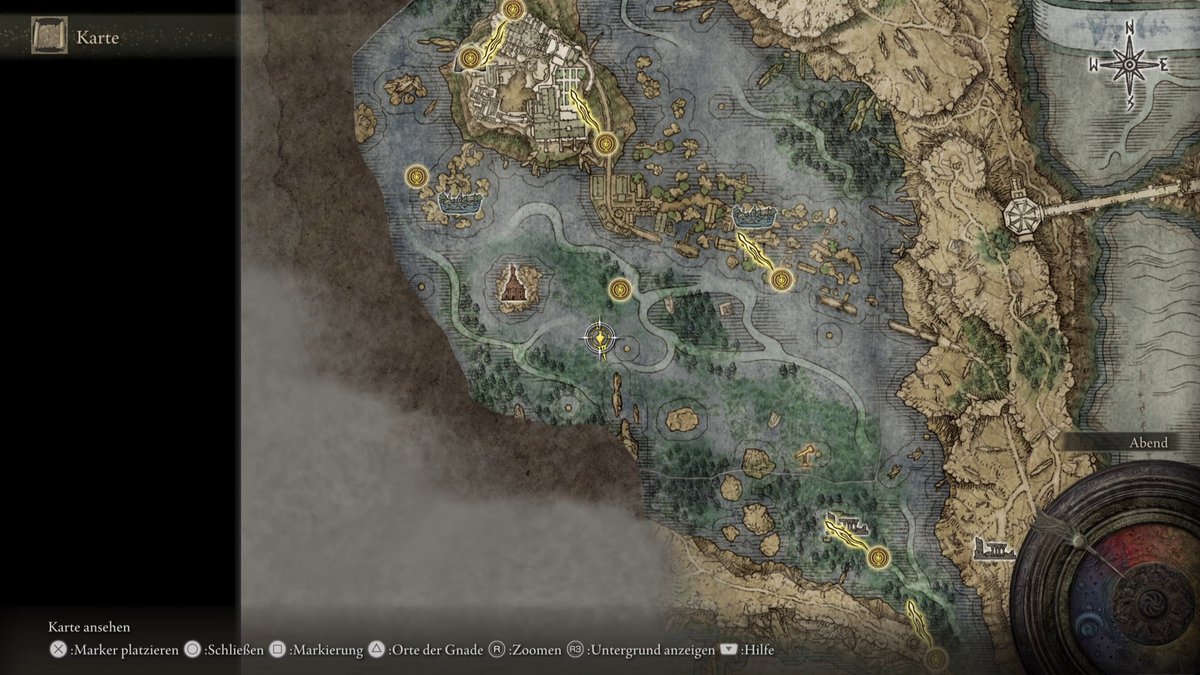Select the grace marker beside the southeastern ruins icon
Image resolution: width=1200 pixels, height=675 pixels.
point(878,557)
